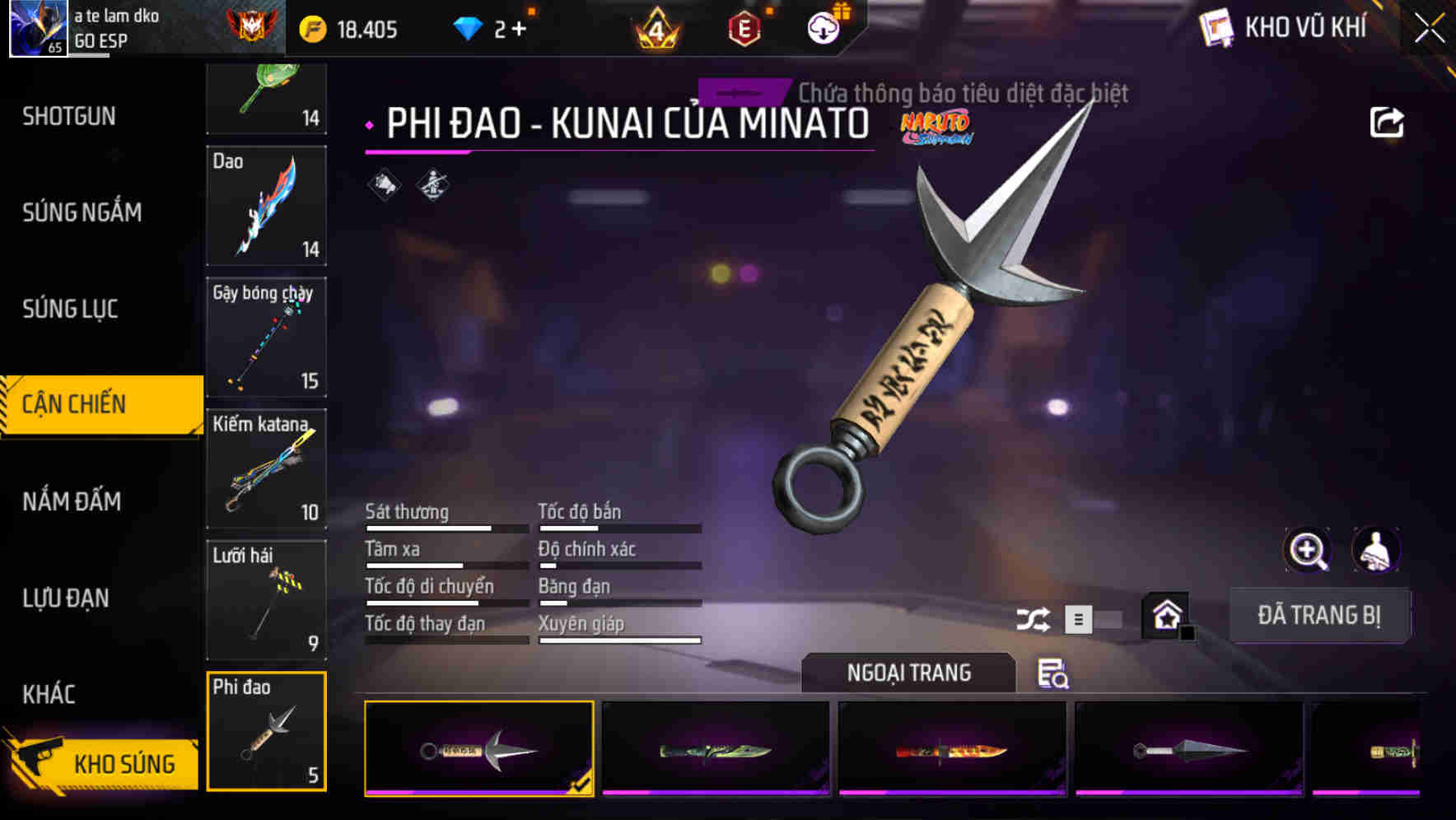Click the starred home favorite icon
The height and width of the screenshot is (820, 1456).
tap(1164, 614)
